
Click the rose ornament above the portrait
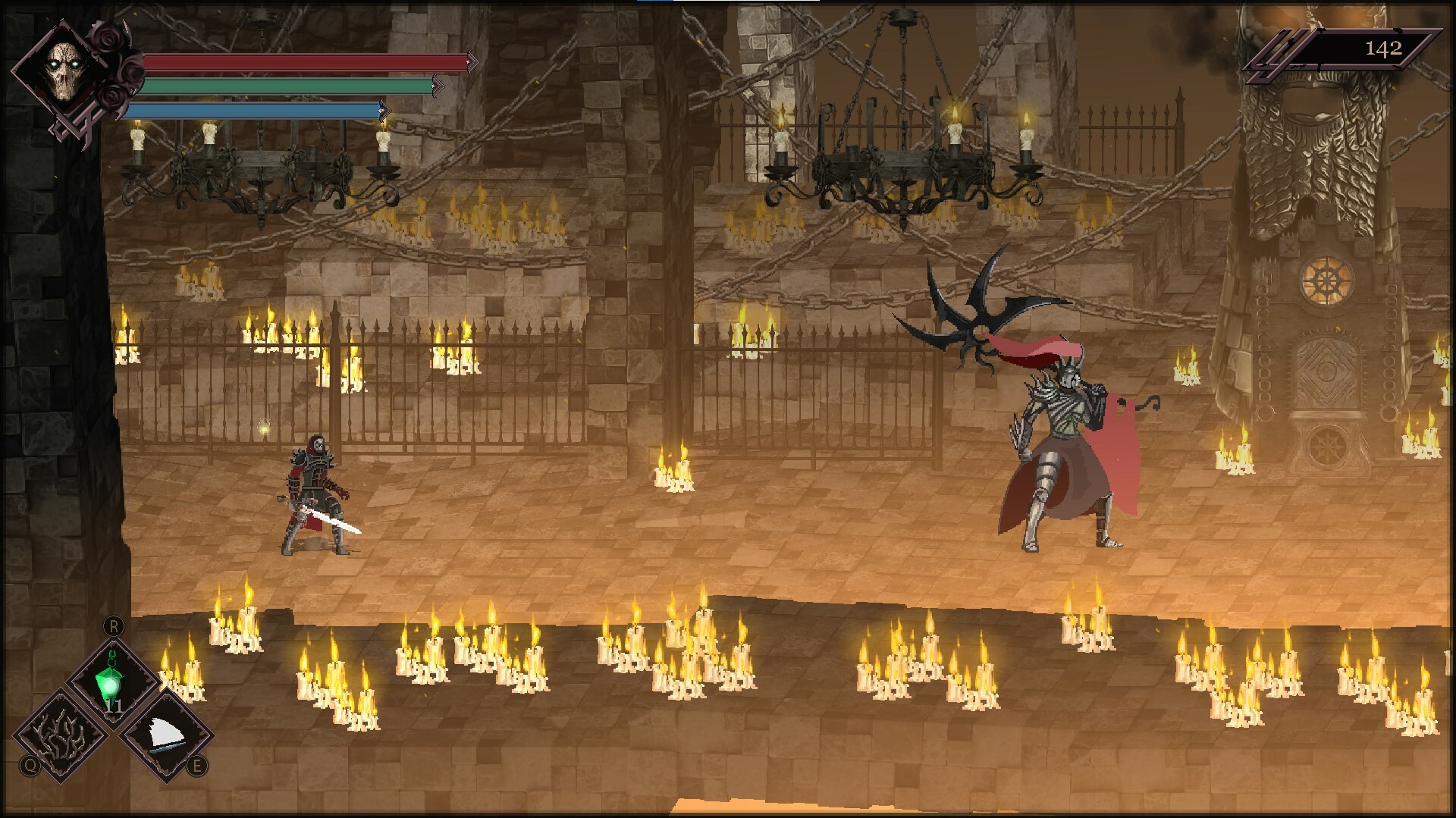(x=110, y=39)
